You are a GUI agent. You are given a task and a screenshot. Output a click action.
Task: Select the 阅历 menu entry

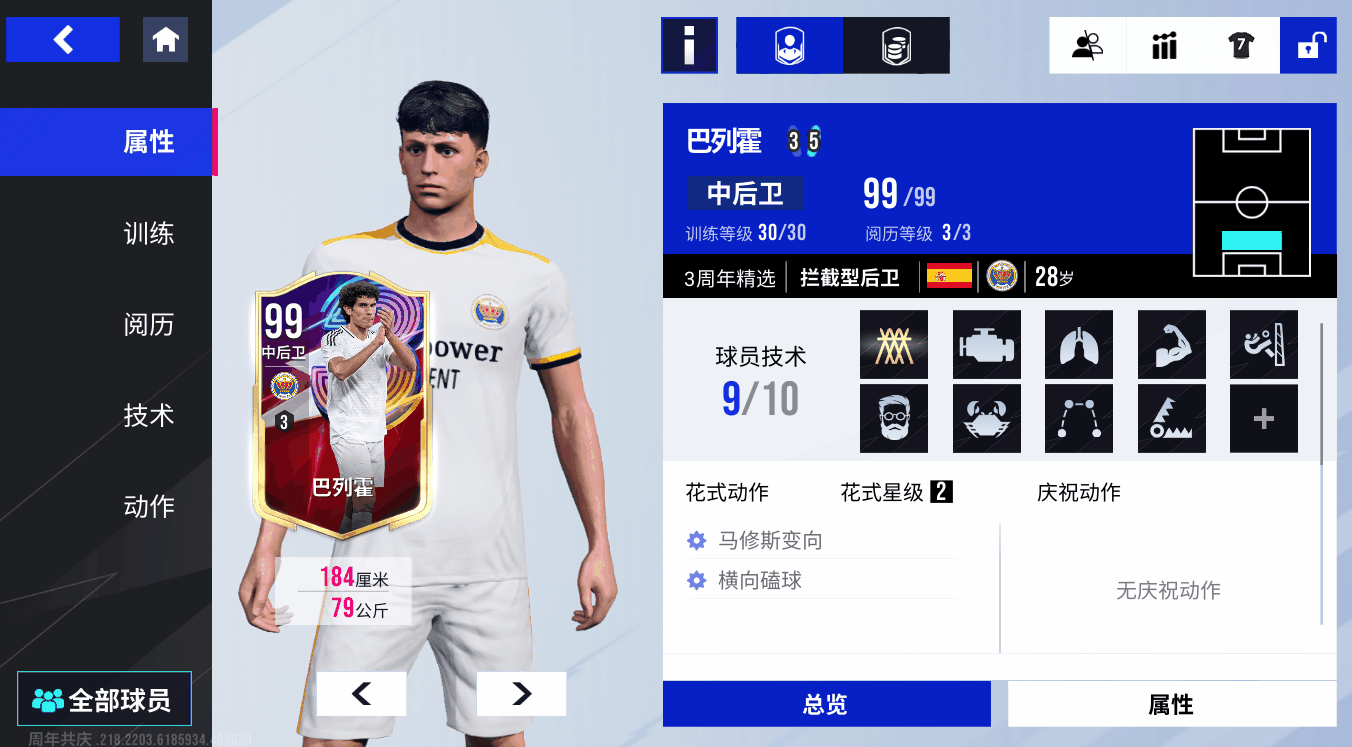point(148,325)
